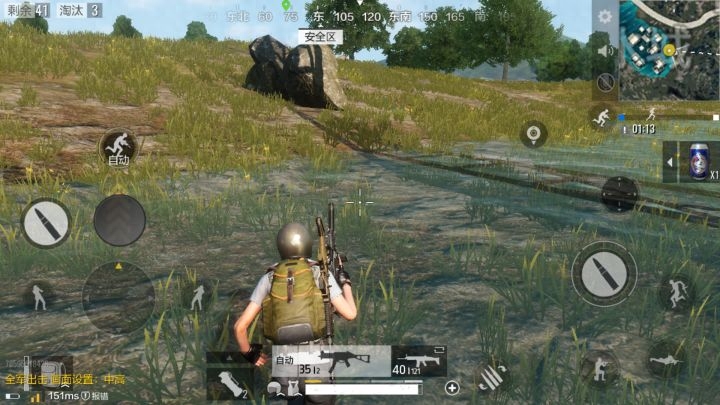Fire with the right-side bullet button
This screenshot has height=405, width=720.
[x=604, y=274]
